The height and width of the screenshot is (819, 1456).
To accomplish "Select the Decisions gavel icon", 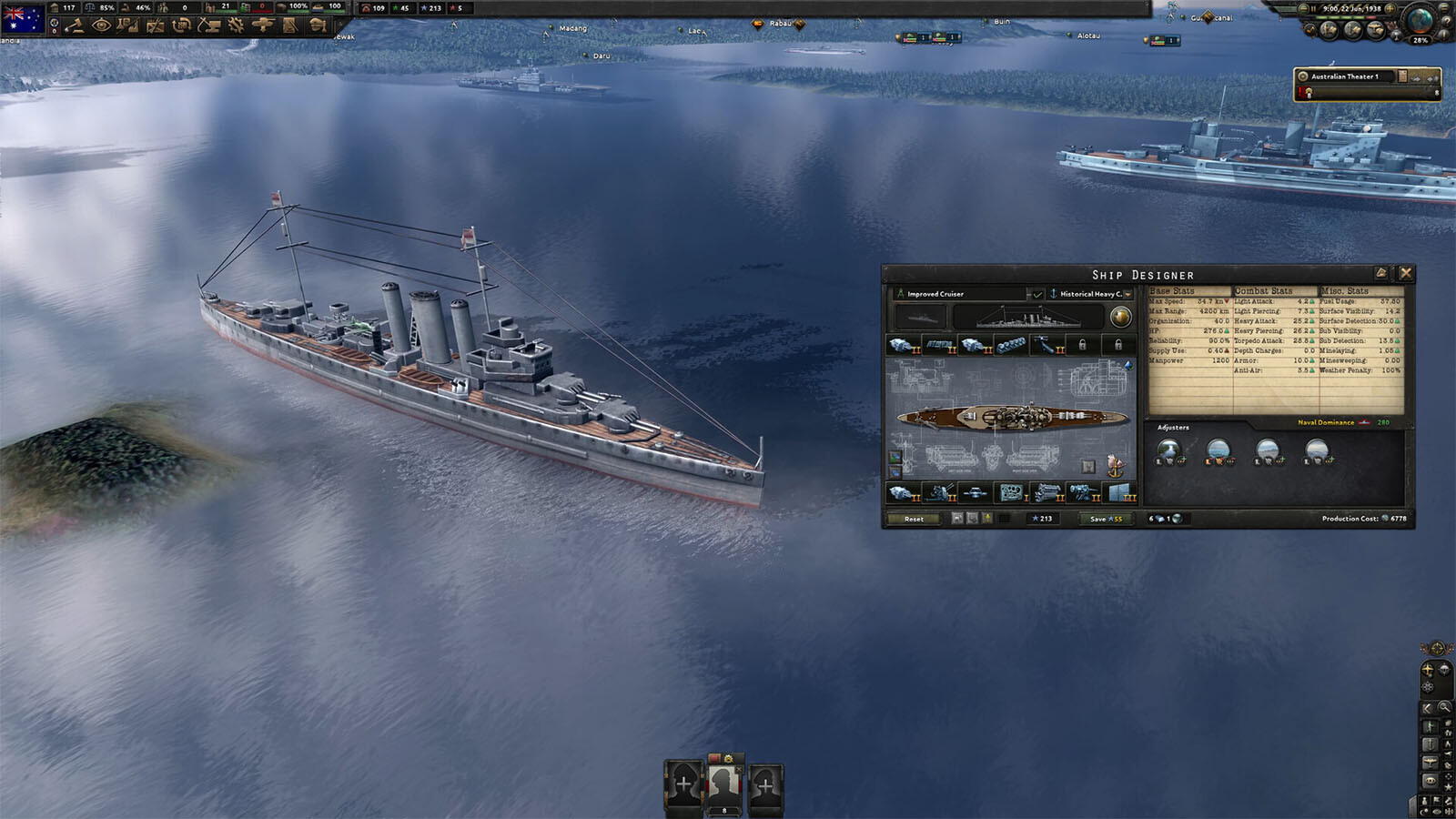I will tap(75, 25).
